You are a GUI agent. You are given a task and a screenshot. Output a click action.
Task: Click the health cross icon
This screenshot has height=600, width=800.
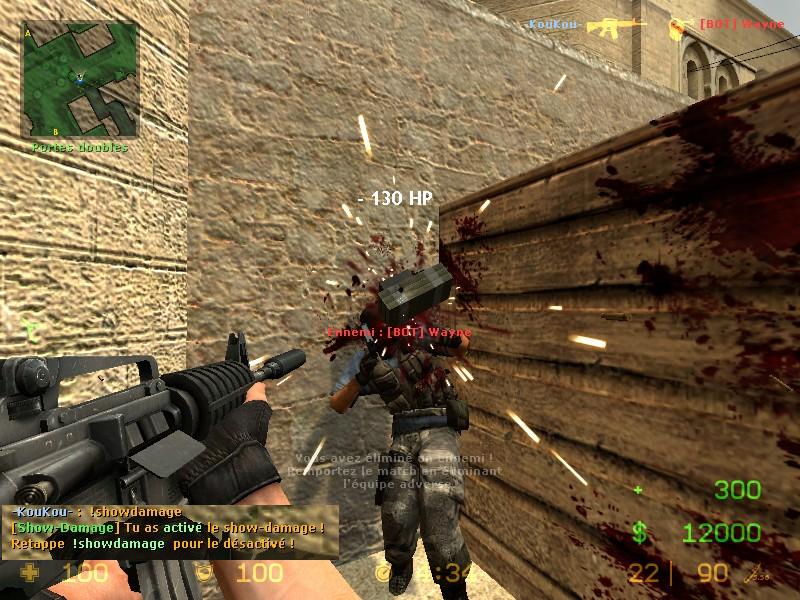[x=32, y=573]
